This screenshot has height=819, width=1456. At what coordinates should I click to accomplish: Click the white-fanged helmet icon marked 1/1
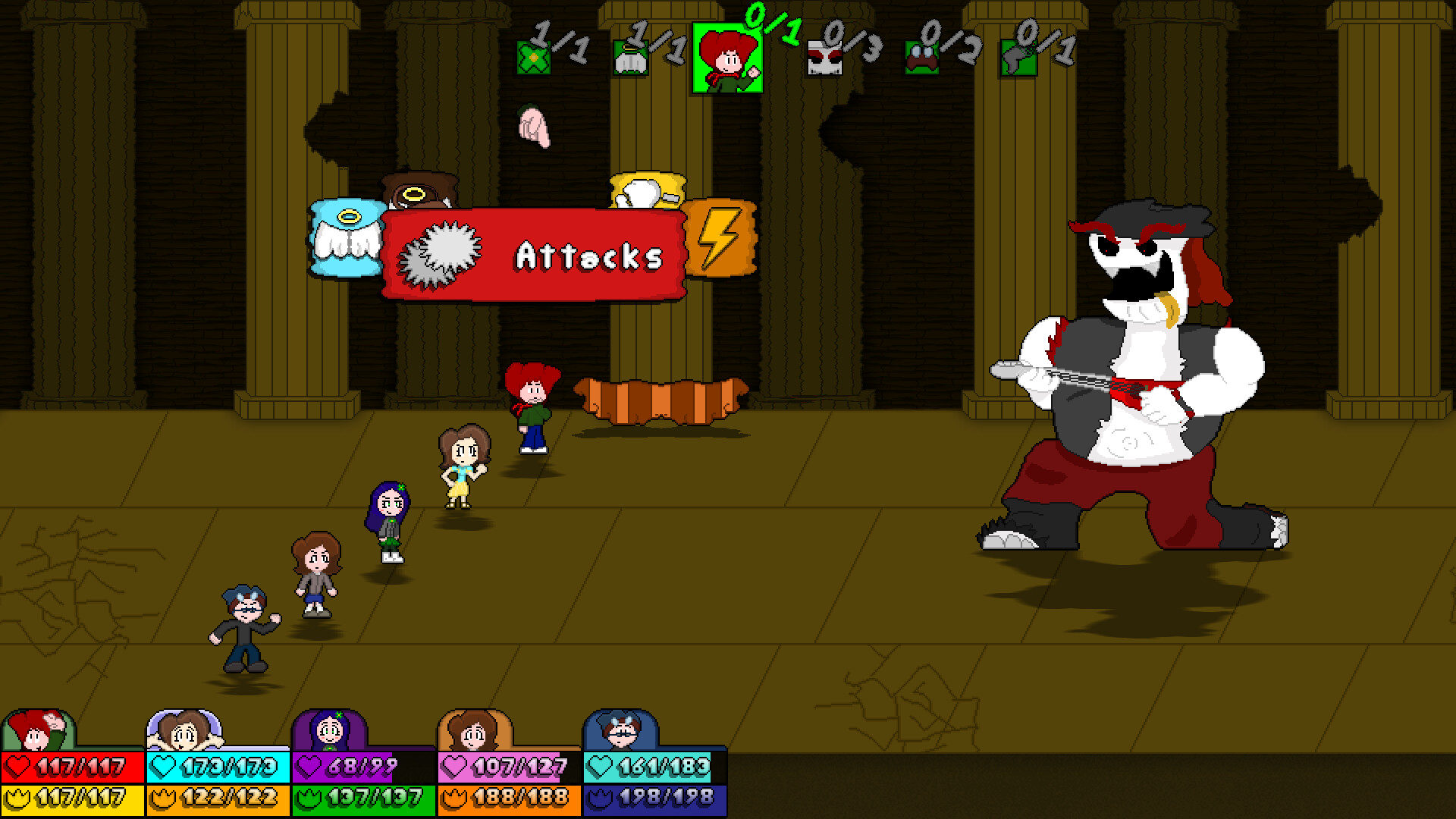tap(631, 57)
